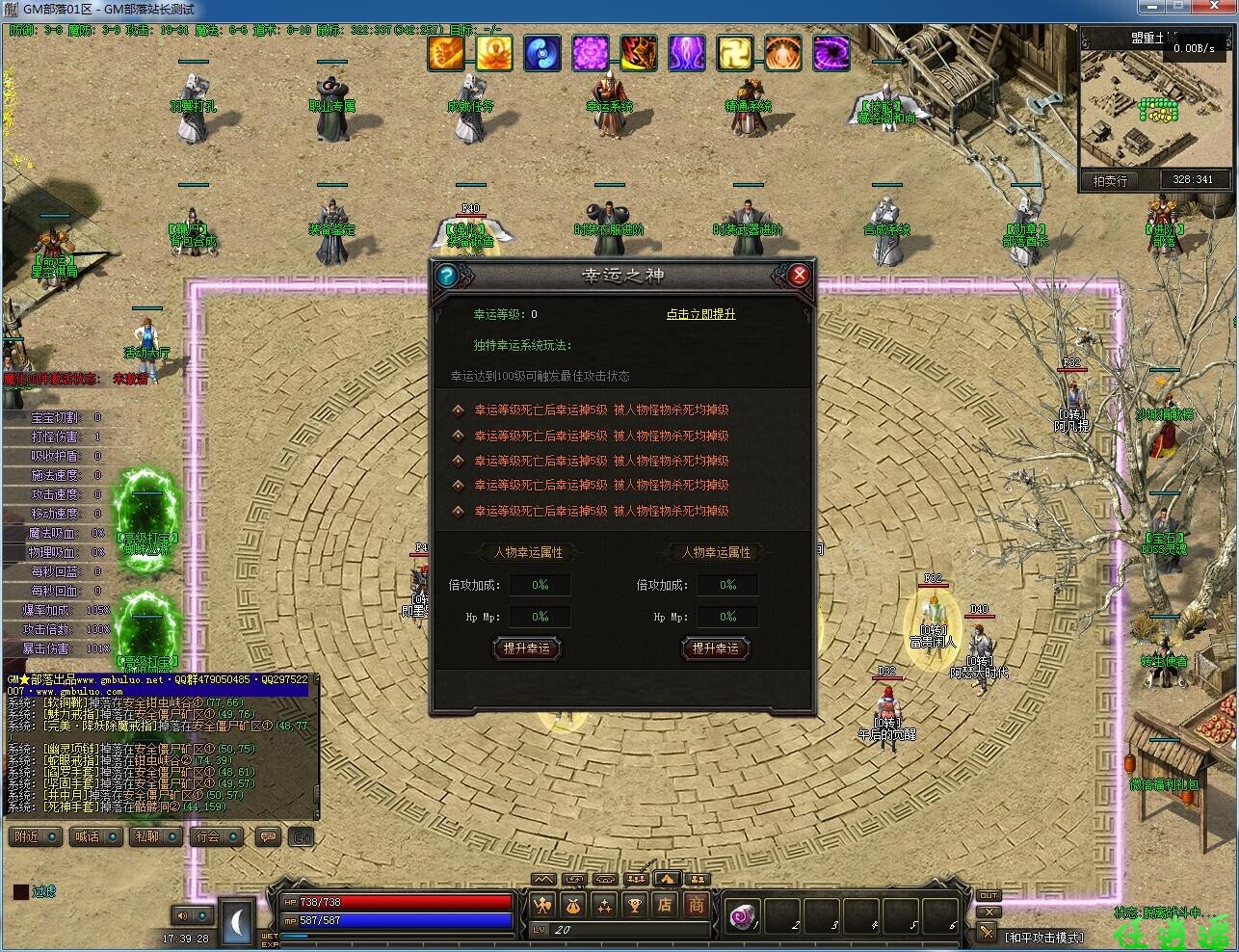Open the 店 shop button on the bottom bar
This screenshot has height=952, width=1239.
[665, 905]
